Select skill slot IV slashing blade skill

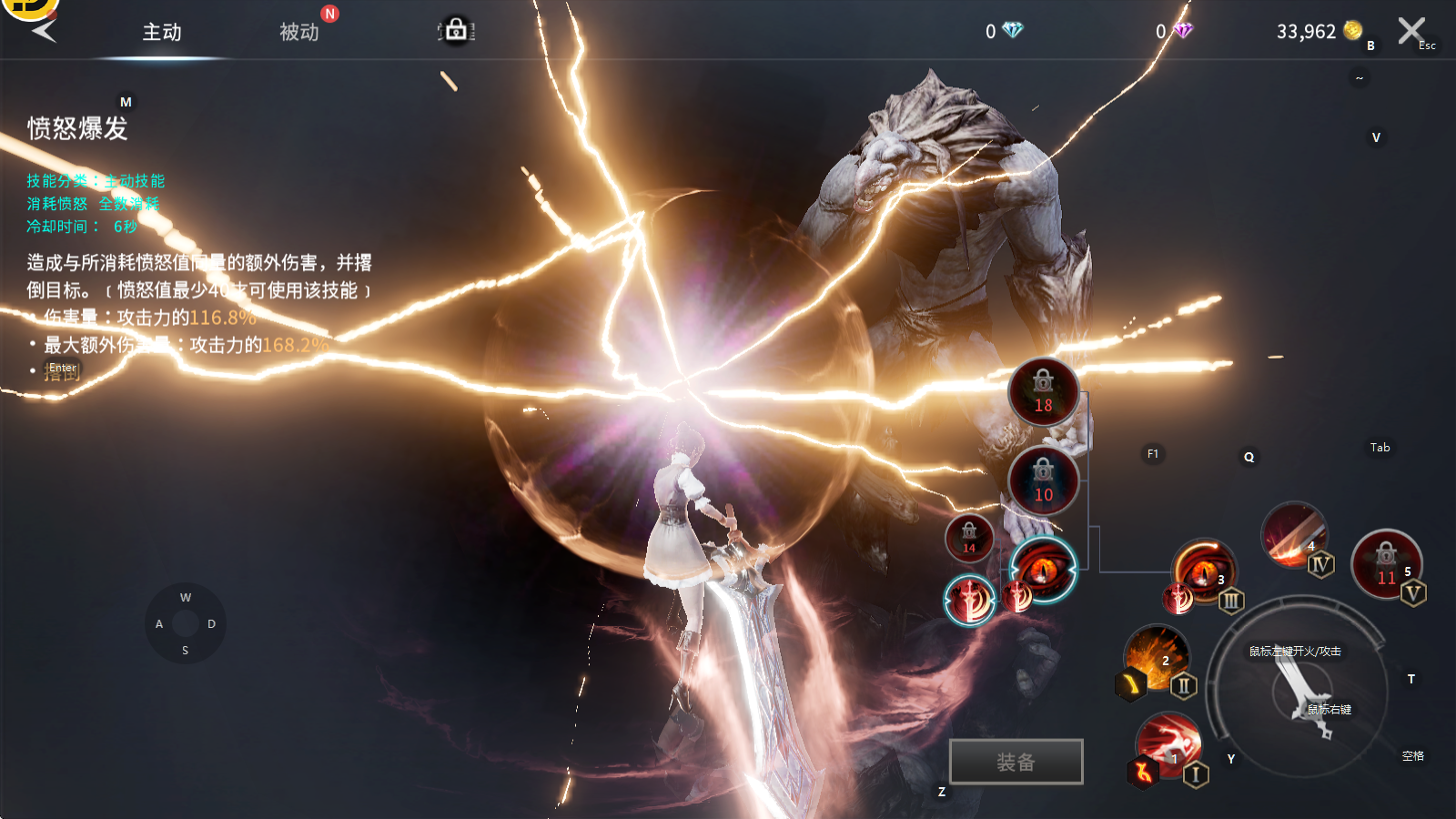[x=1293, y=534]
